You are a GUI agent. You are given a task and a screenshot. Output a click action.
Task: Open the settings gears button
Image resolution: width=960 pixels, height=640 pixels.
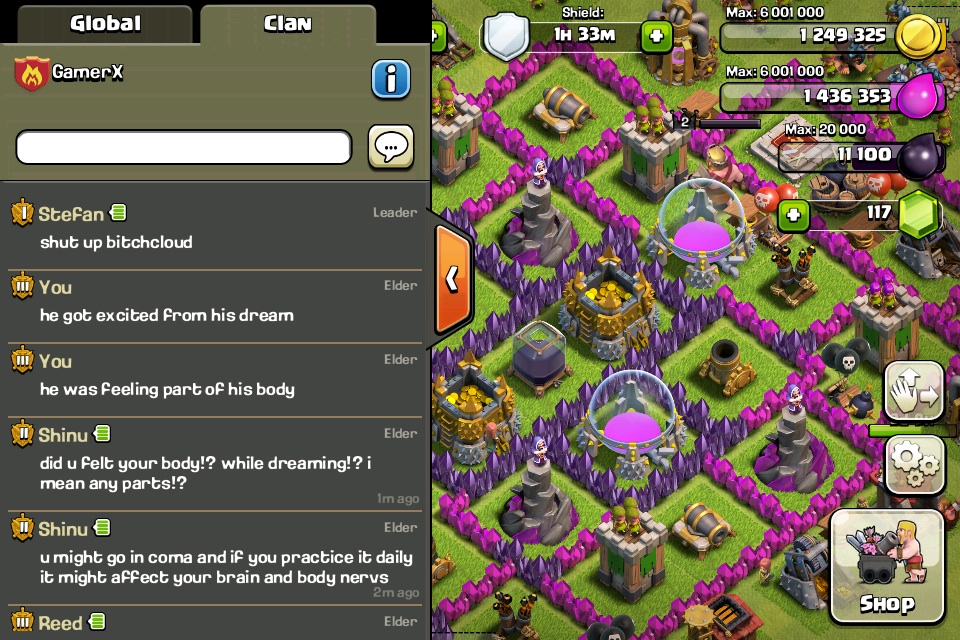pyautogui.click(x=914, y=461)
